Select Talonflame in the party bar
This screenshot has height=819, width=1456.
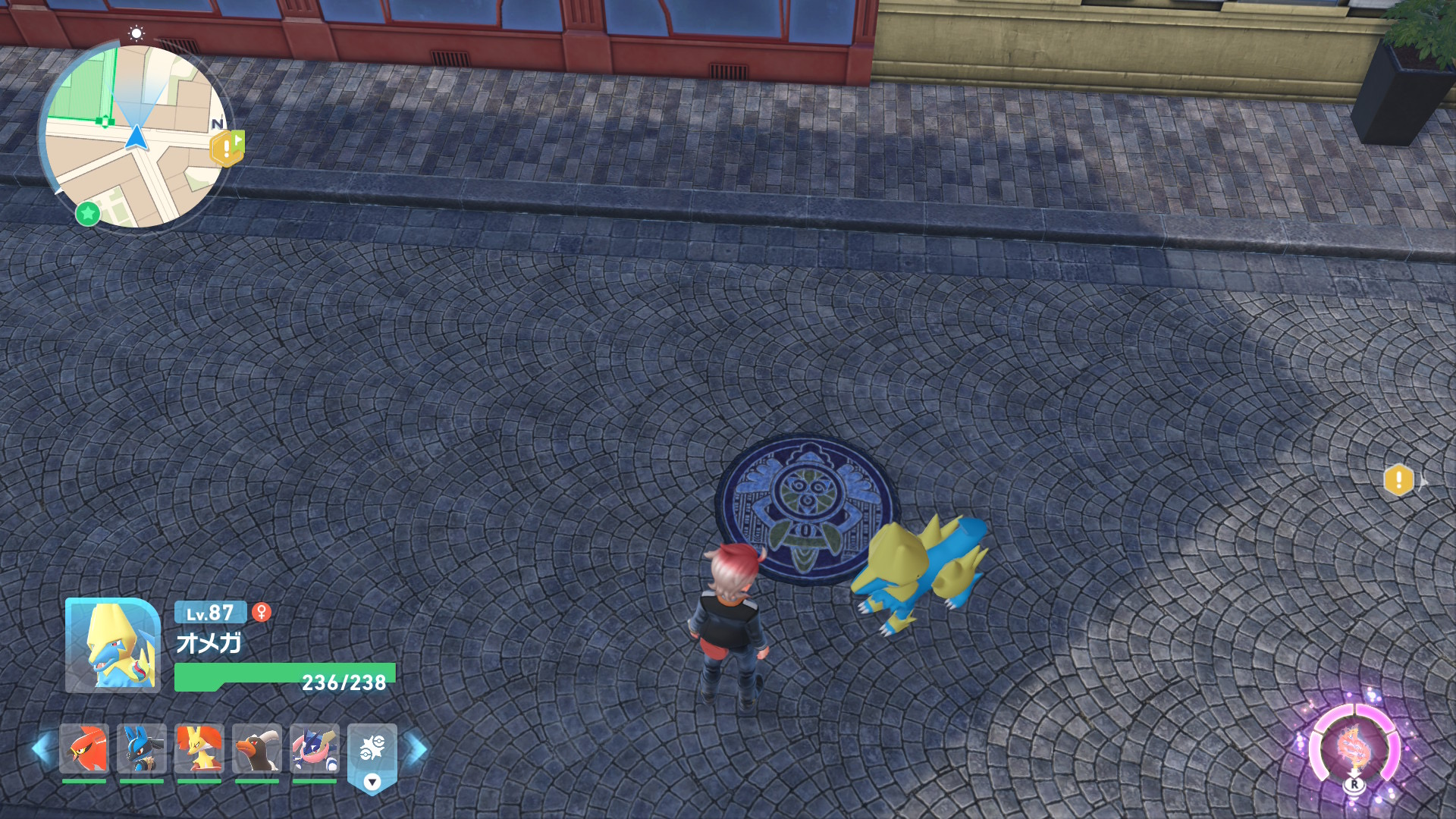[x=84, y=748]
